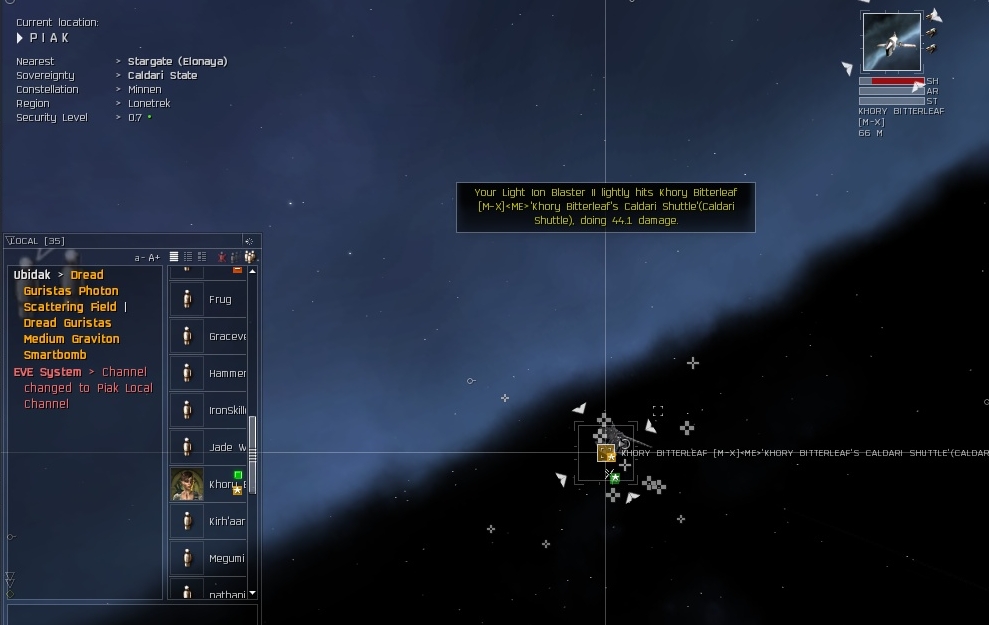
Task: Click the Stargate (Elonaya) nearest entry
Action: (177, 61)
